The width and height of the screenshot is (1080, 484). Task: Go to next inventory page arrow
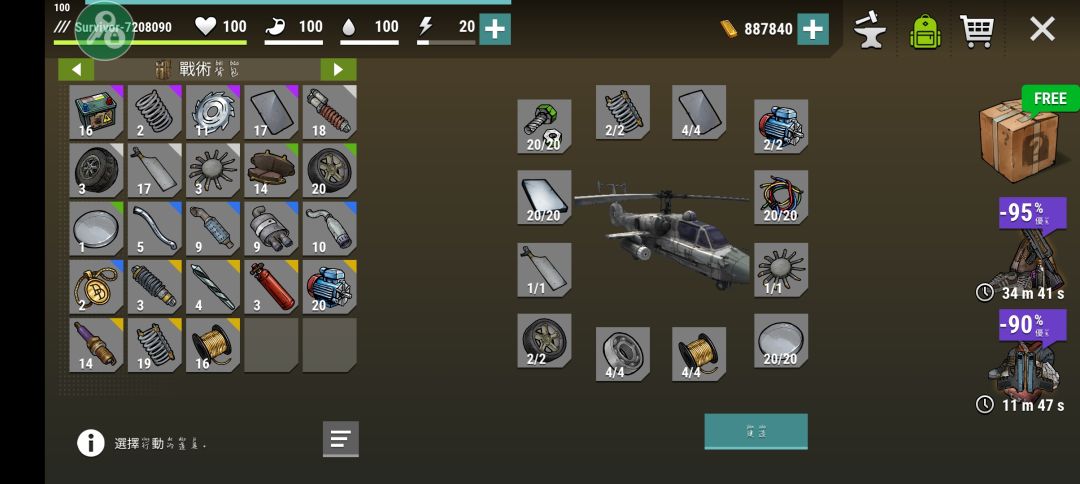tap(338, 69)
